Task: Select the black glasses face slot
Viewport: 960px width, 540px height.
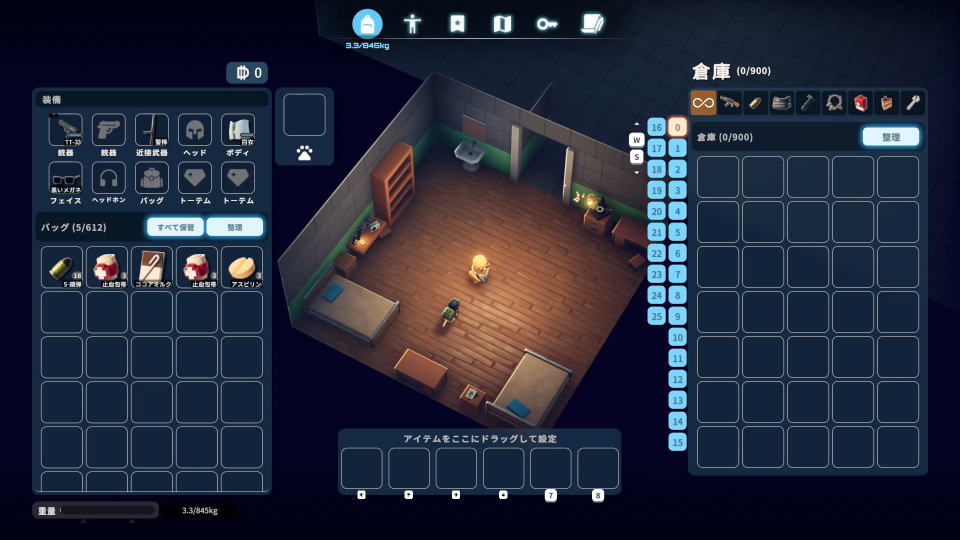Action: pyautogui.click(x=65, y=180)
